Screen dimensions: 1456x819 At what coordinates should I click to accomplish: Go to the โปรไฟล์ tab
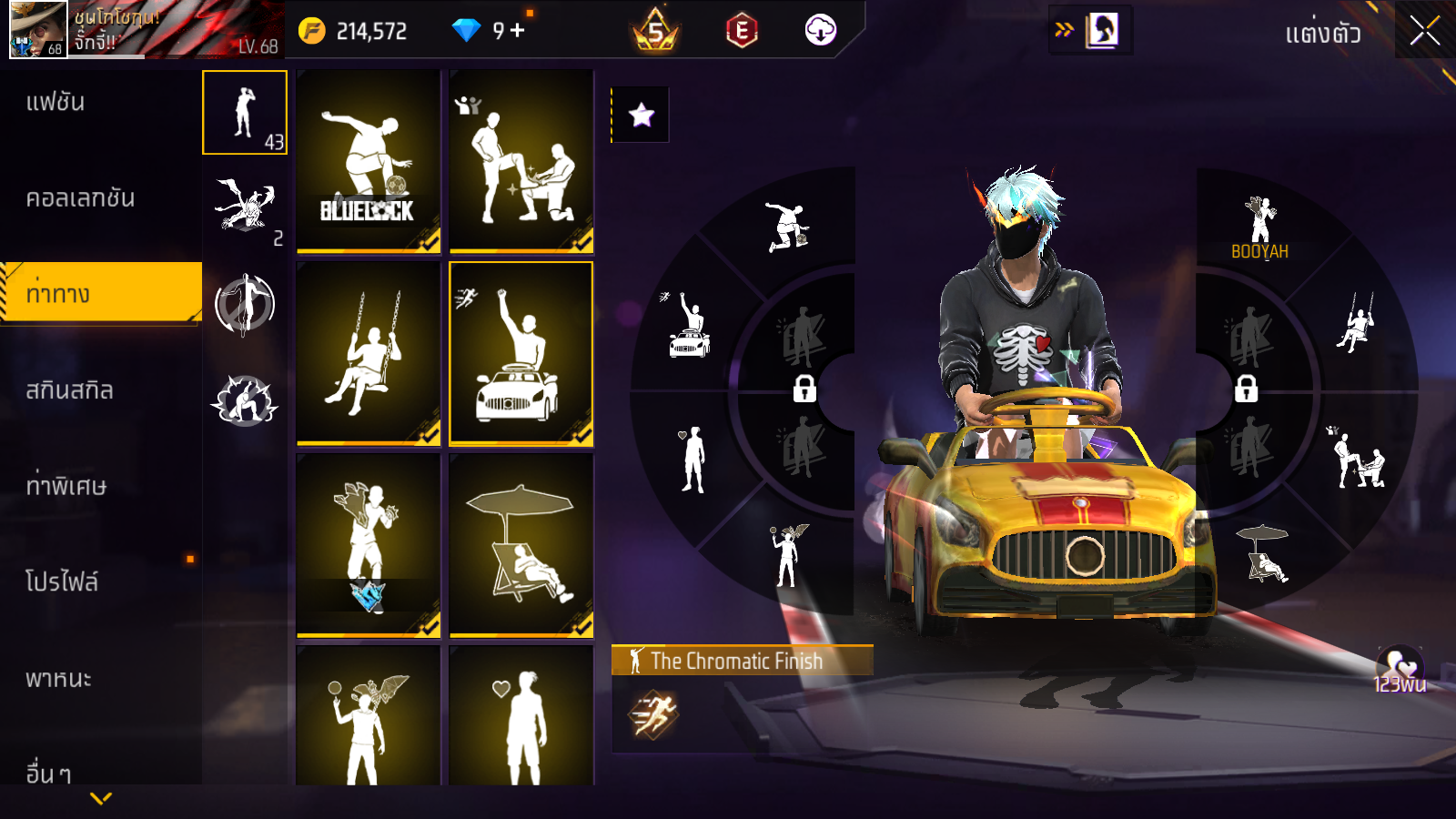62,582
